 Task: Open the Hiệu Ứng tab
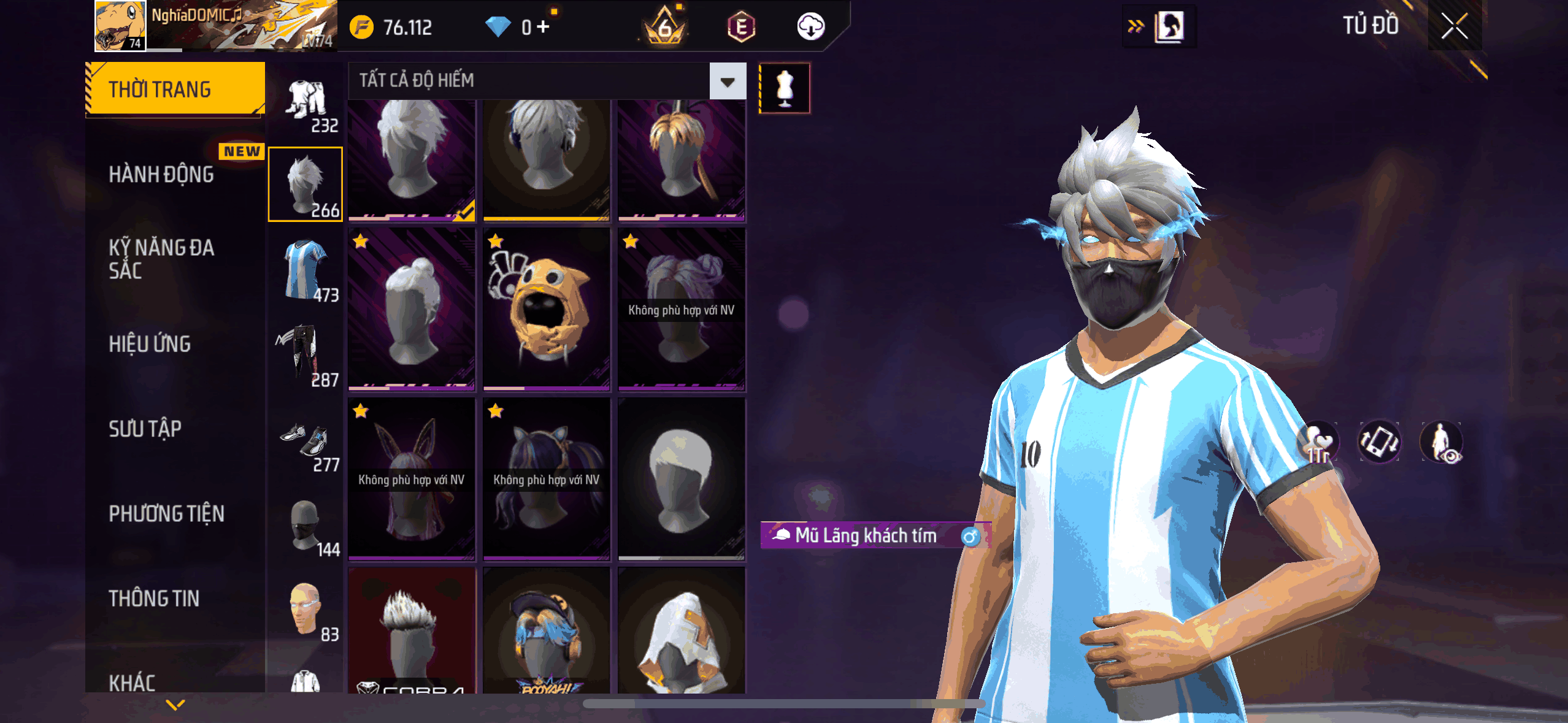[x=150, y=344]
